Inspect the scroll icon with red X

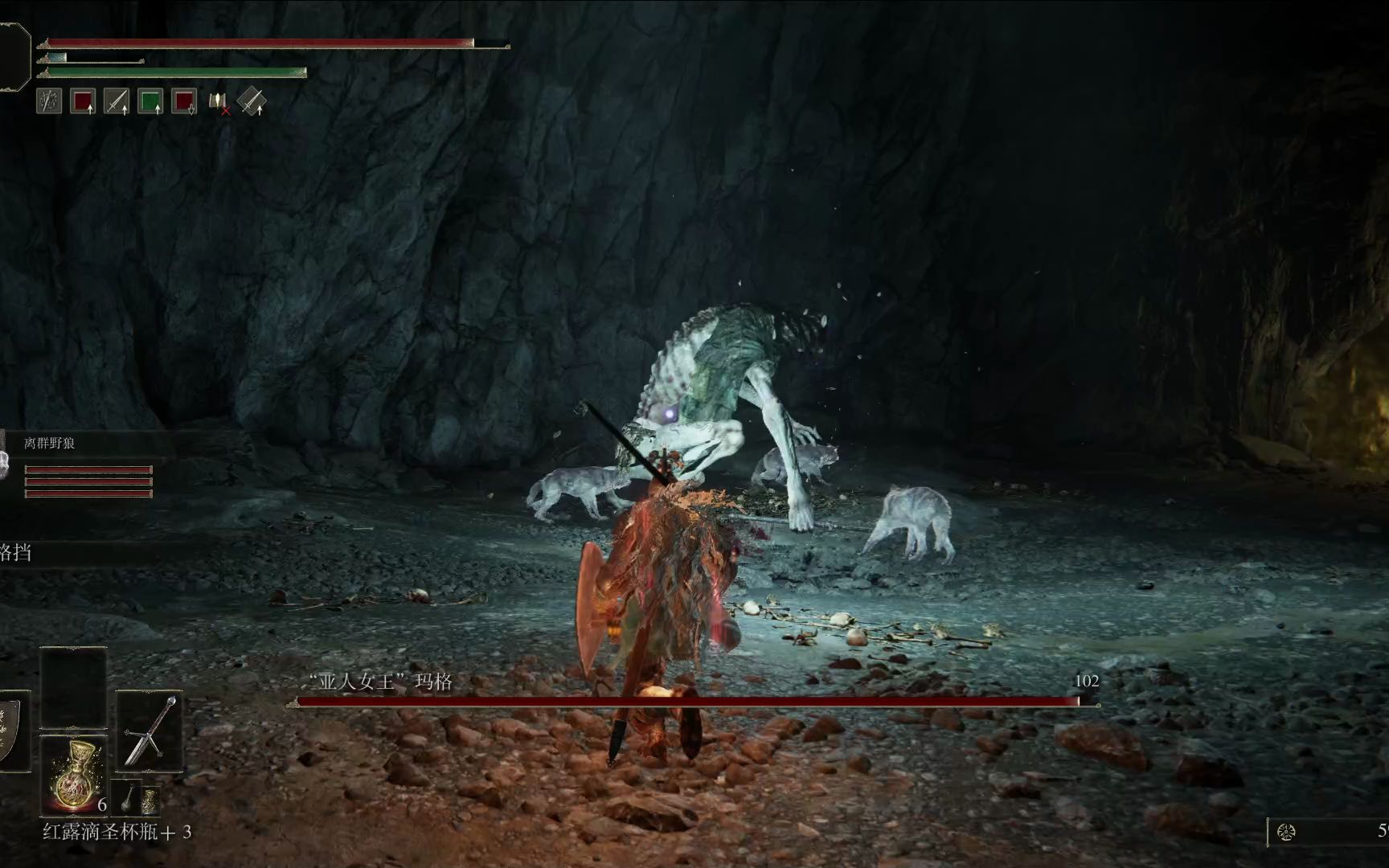click(219, 102)
